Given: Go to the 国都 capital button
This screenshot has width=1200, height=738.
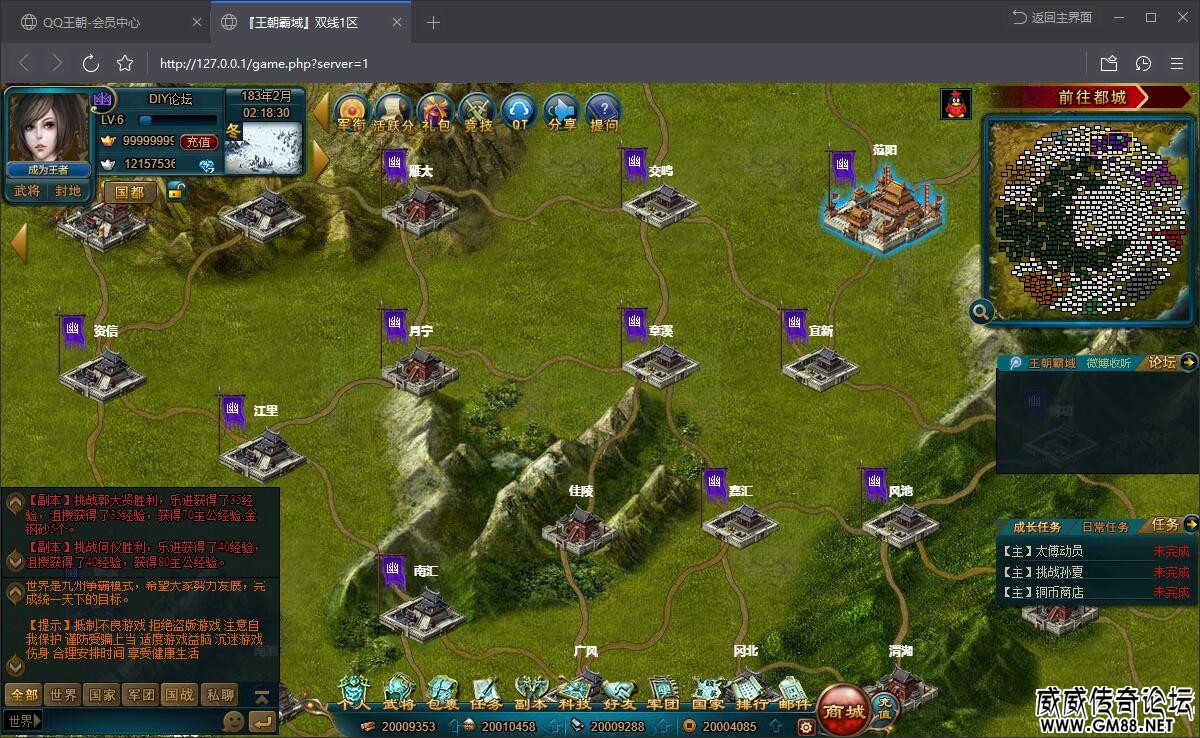Looking at the screenshot, I should 130,191.
